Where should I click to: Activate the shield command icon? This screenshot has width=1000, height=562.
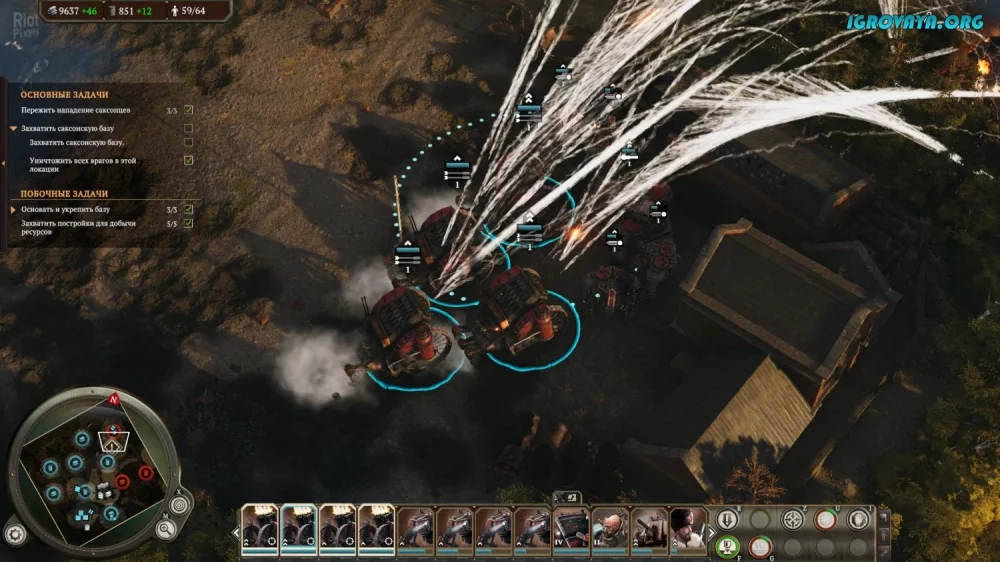pos(858,519)
